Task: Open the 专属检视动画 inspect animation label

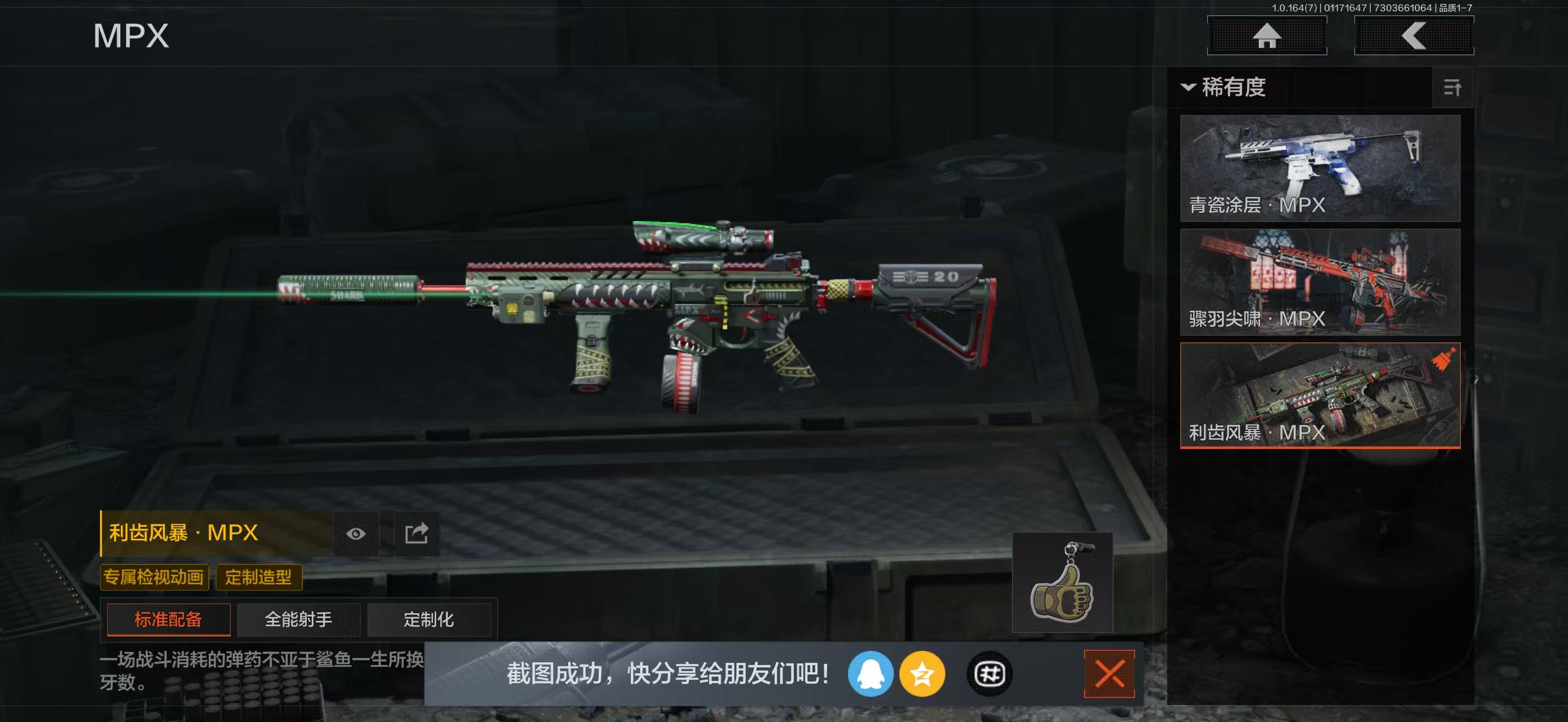Action: pos(154,577)
